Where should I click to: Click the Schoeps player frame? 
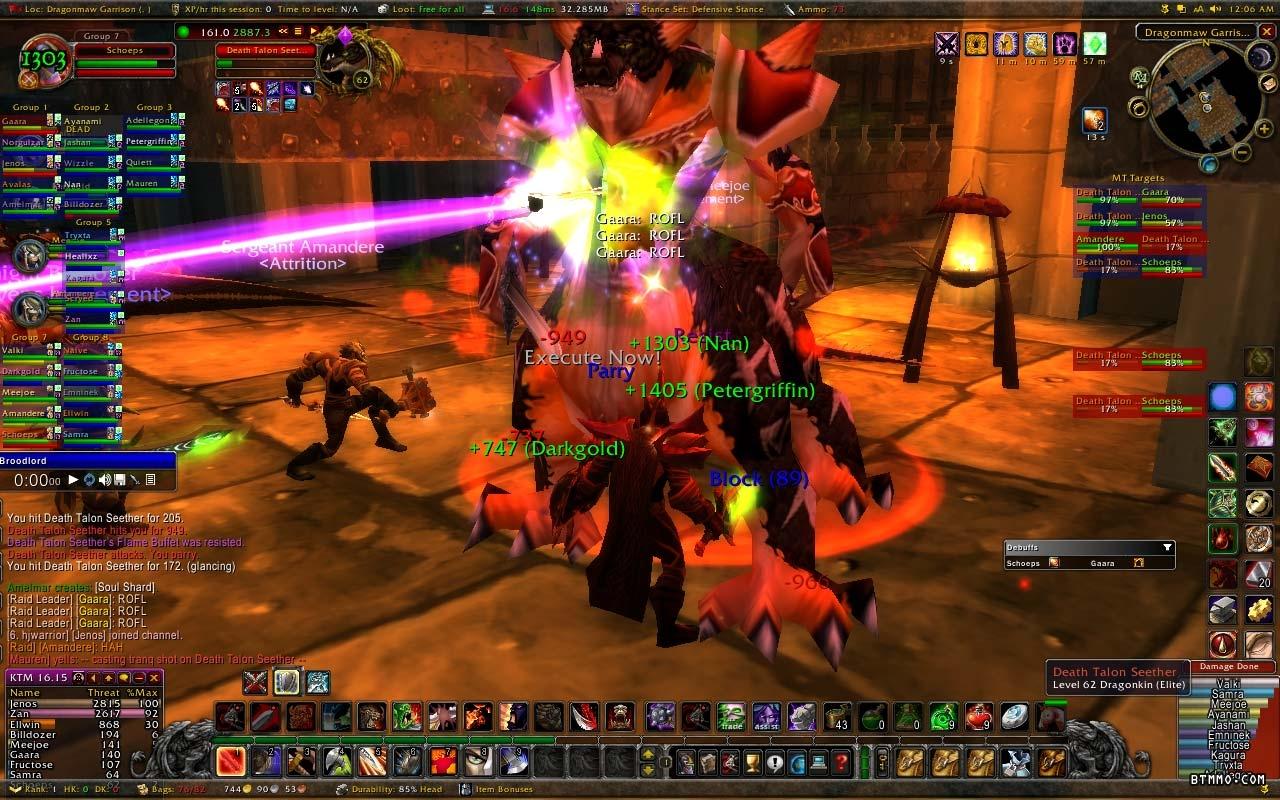pyautogui.click(x=124, y=50)
